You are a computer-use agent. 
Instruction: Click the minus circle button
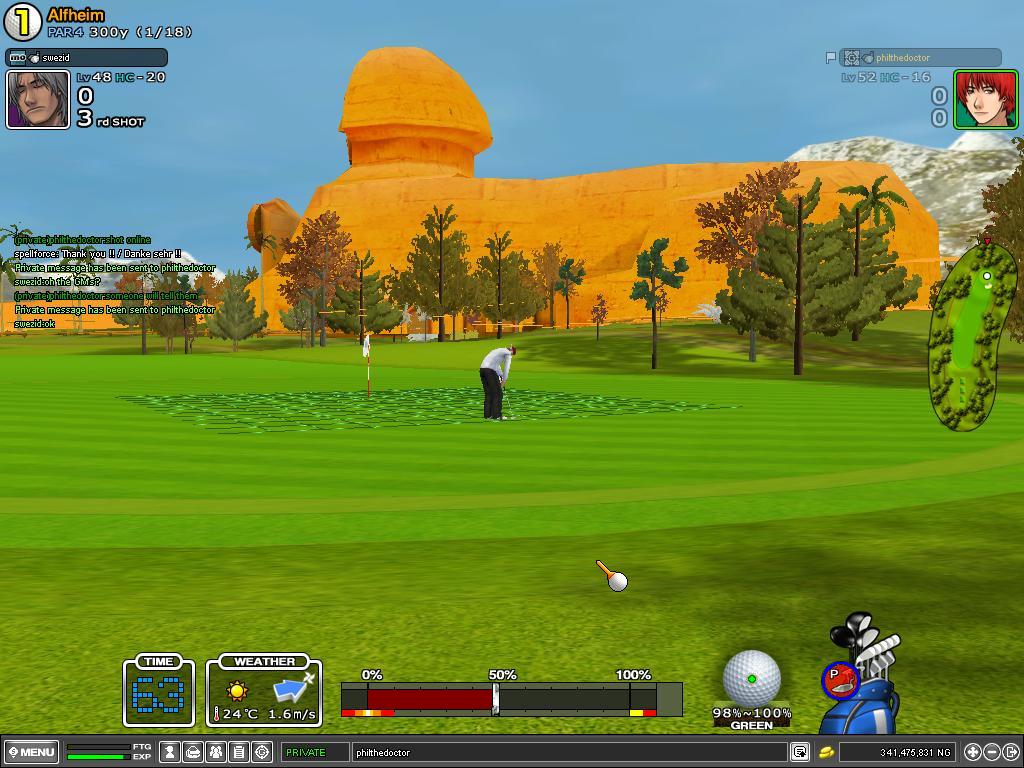coord(992,752)
